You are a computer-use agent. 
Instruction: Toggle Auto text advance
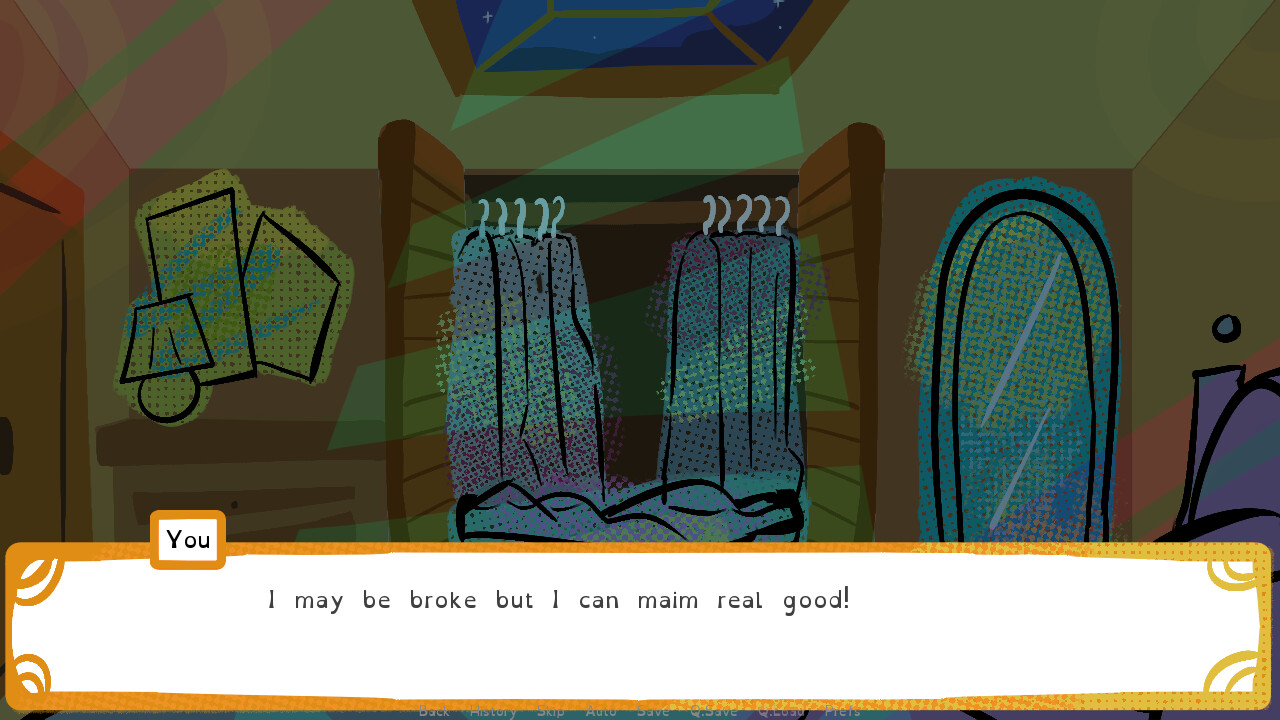pyautogui.click(x=601, y=712)
